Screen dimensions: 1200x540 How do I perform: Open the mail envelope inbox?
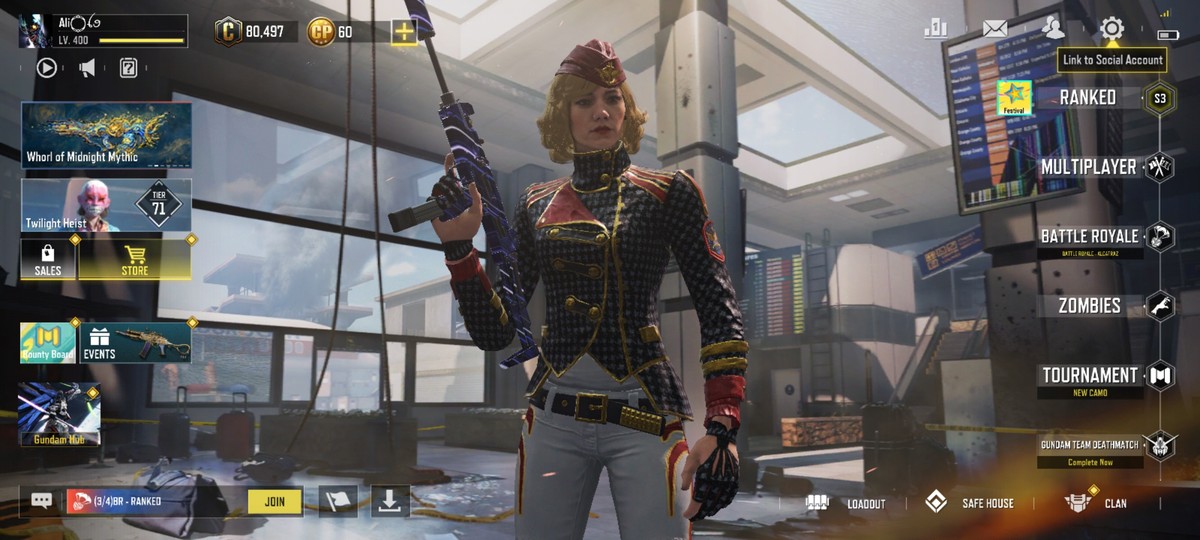point(994,28)
